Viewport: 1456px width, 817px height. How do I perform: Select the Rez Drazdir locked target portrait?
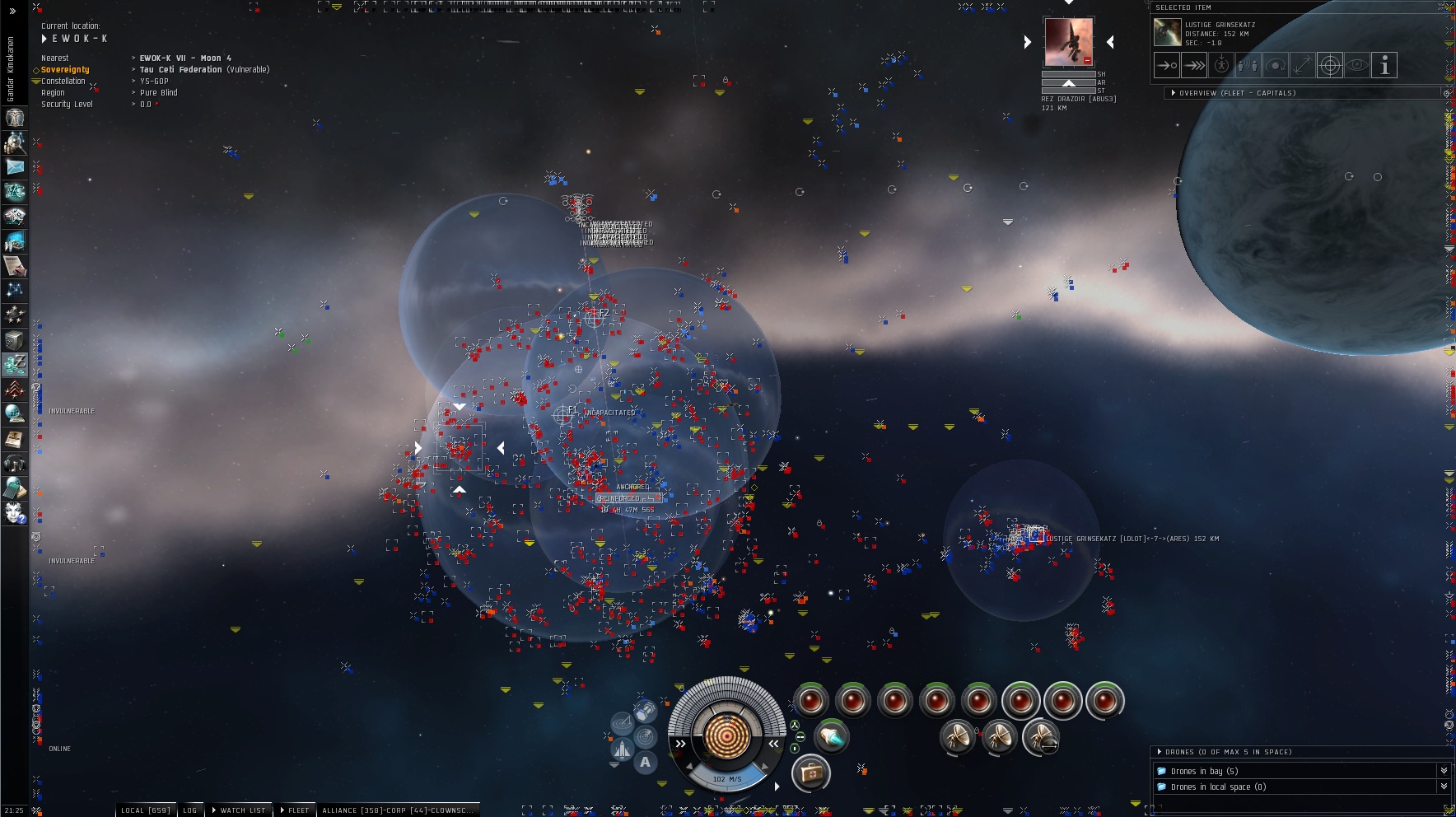coord(1068,41)
